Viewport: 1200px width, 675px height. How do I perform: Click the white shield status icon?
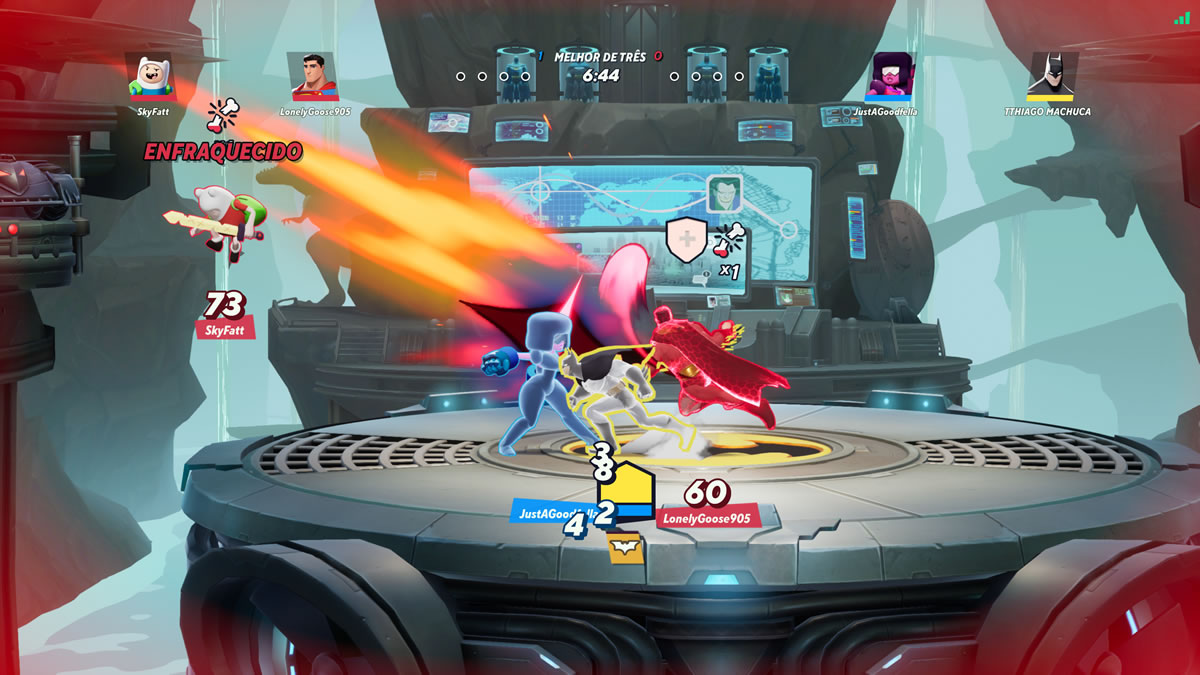(x=687, y=240)
